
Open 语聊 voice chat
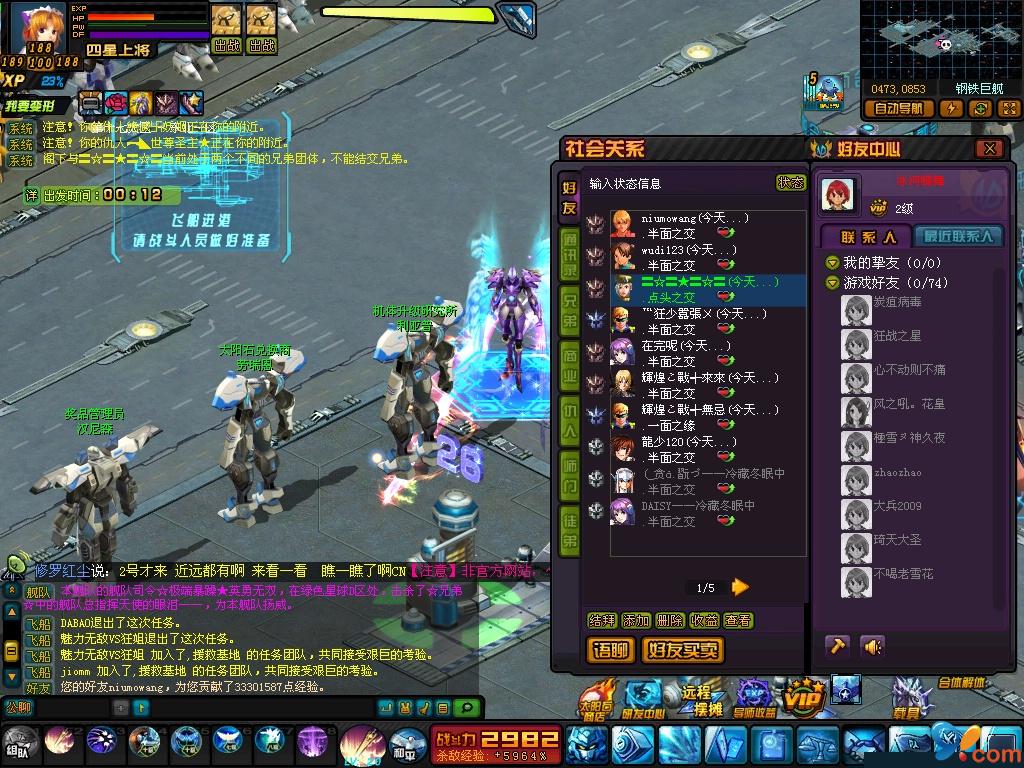[x=609, y=650]
